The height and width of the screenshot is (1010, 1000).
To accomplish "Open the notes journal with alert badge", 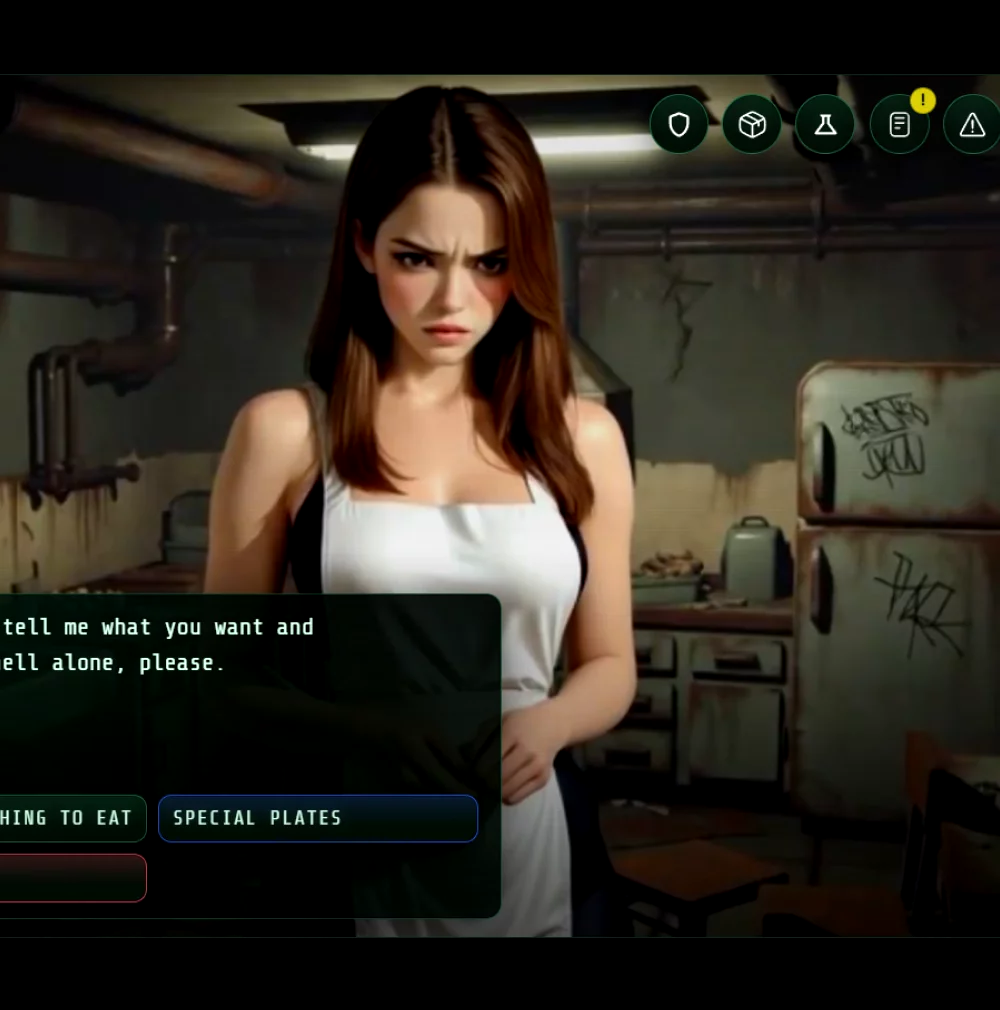I will [899, 125].
